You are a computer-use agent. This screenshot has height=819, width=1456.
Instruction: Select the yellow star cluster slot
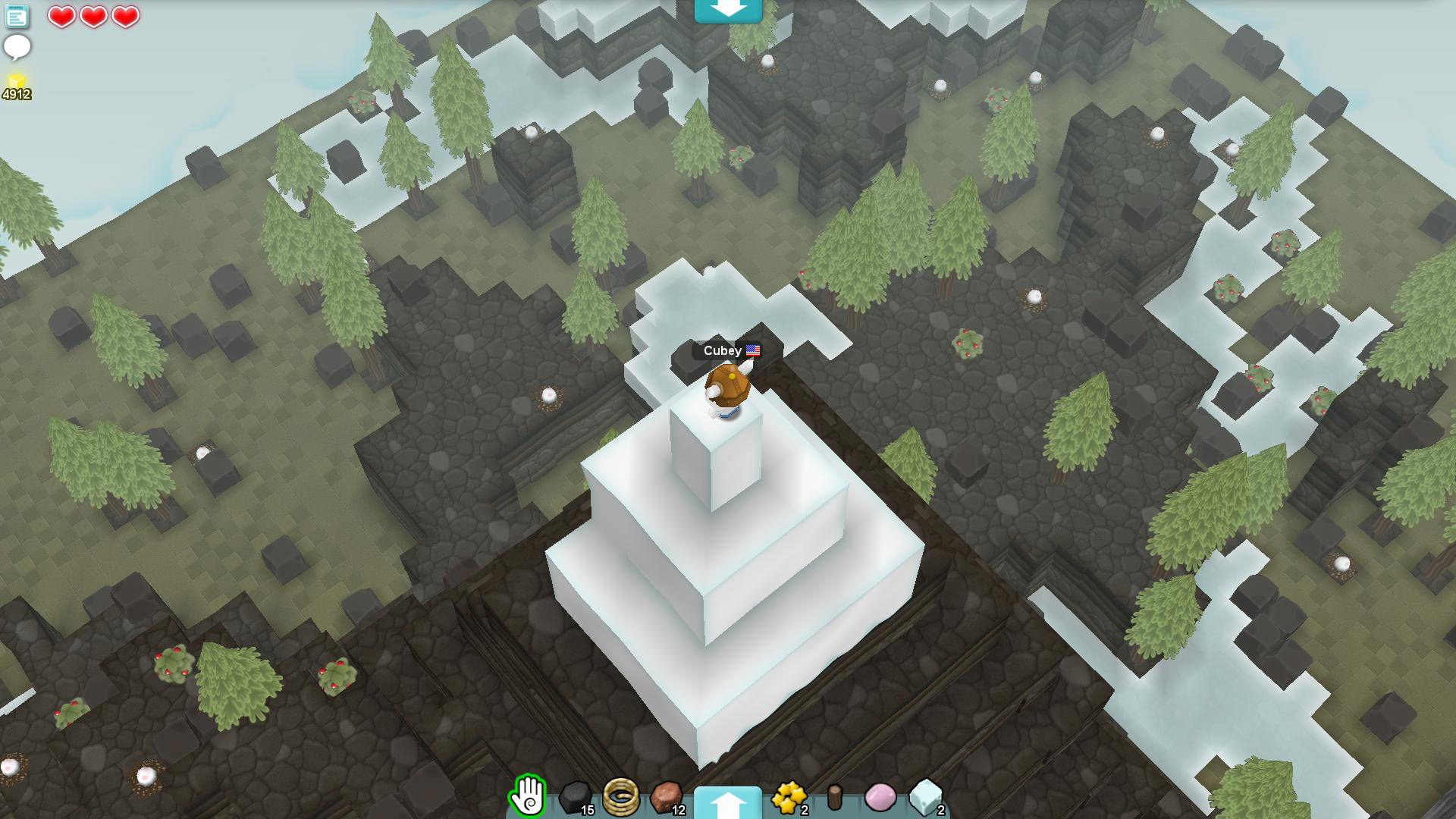coord(789,797)
